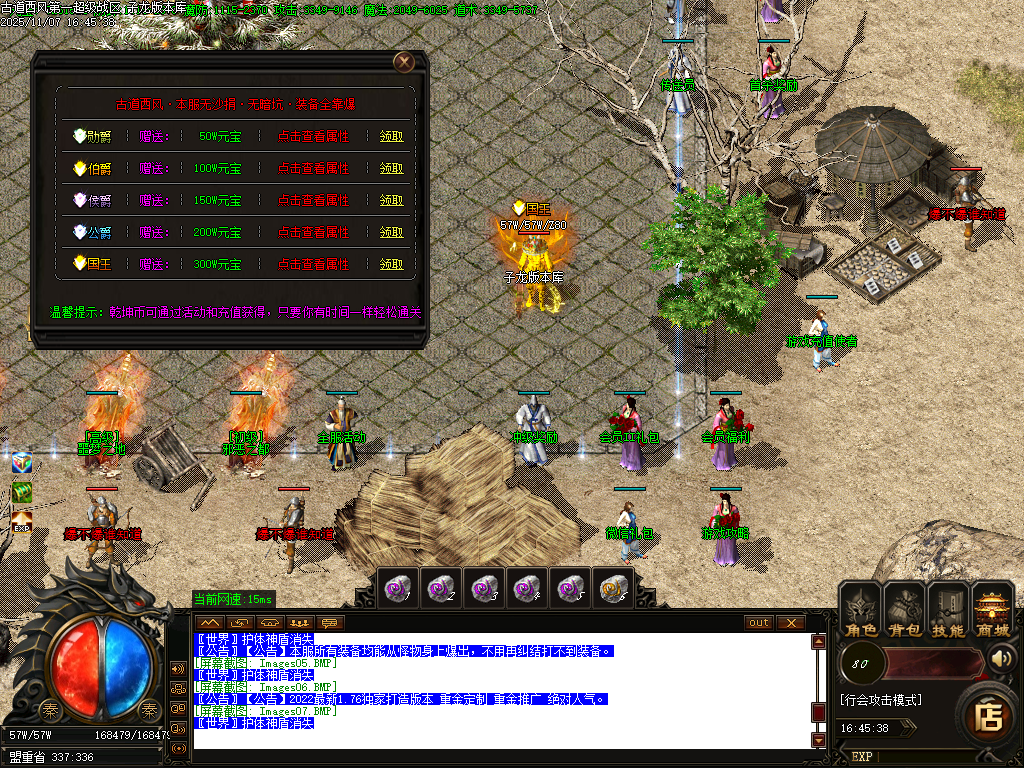The image size is (1024, 768).
Task: Close the title reward panel
Action: pyautogui.click(x=404, y=62)
